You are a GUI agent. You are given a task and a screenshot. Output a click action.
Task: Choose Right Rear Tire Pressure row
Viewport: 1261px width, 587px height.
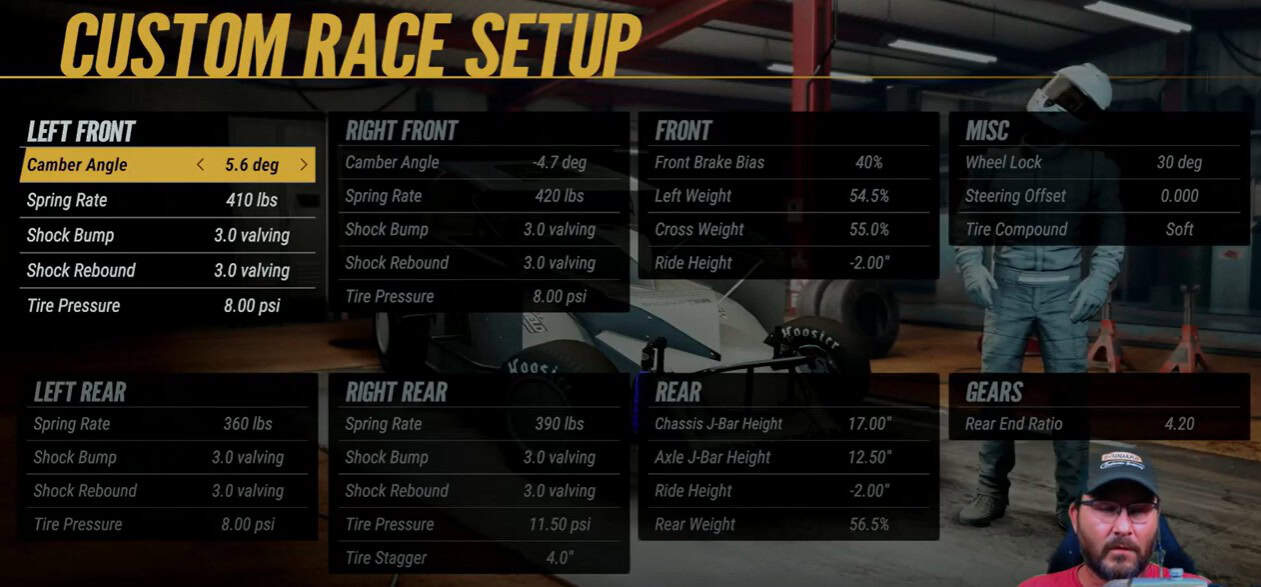(478, 524)
